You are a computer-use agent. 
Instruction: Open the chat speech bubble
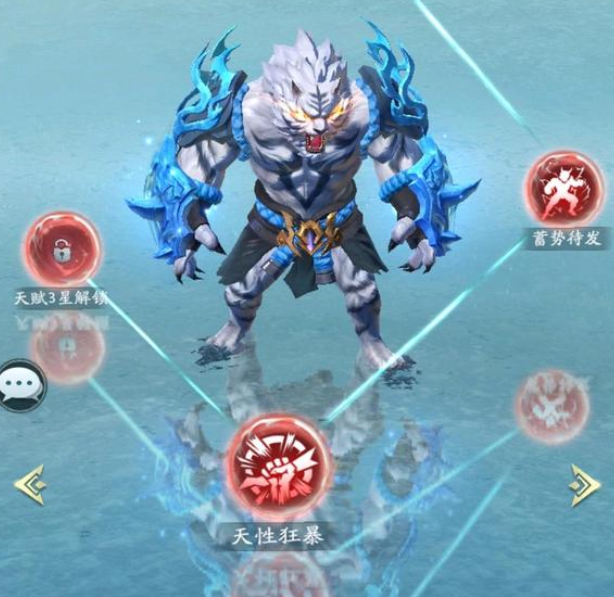click(x=19, y=386)
